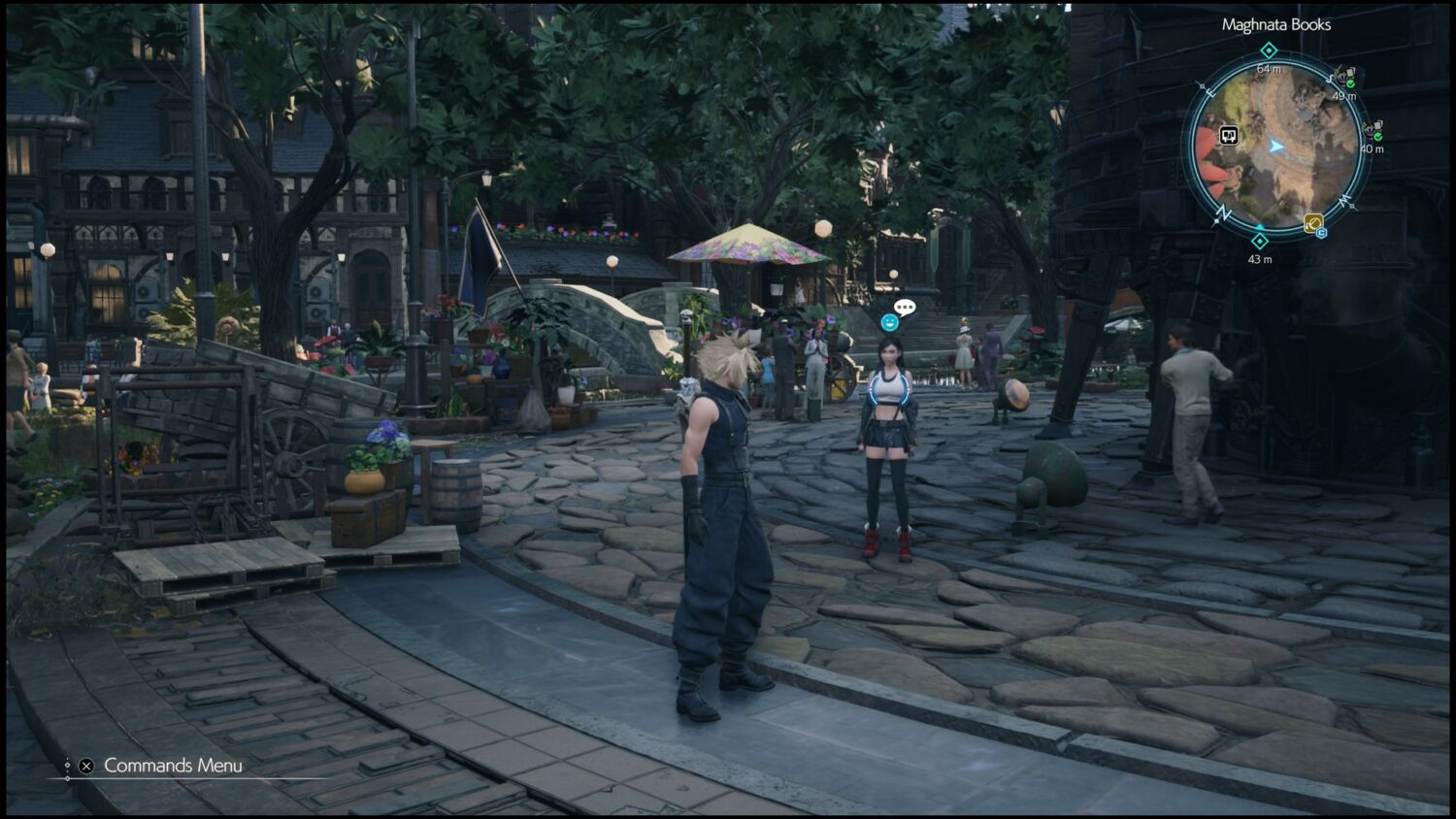Select the diamond waypoint marked 43 m
1456x819 pixels.
coord(1260,241)
